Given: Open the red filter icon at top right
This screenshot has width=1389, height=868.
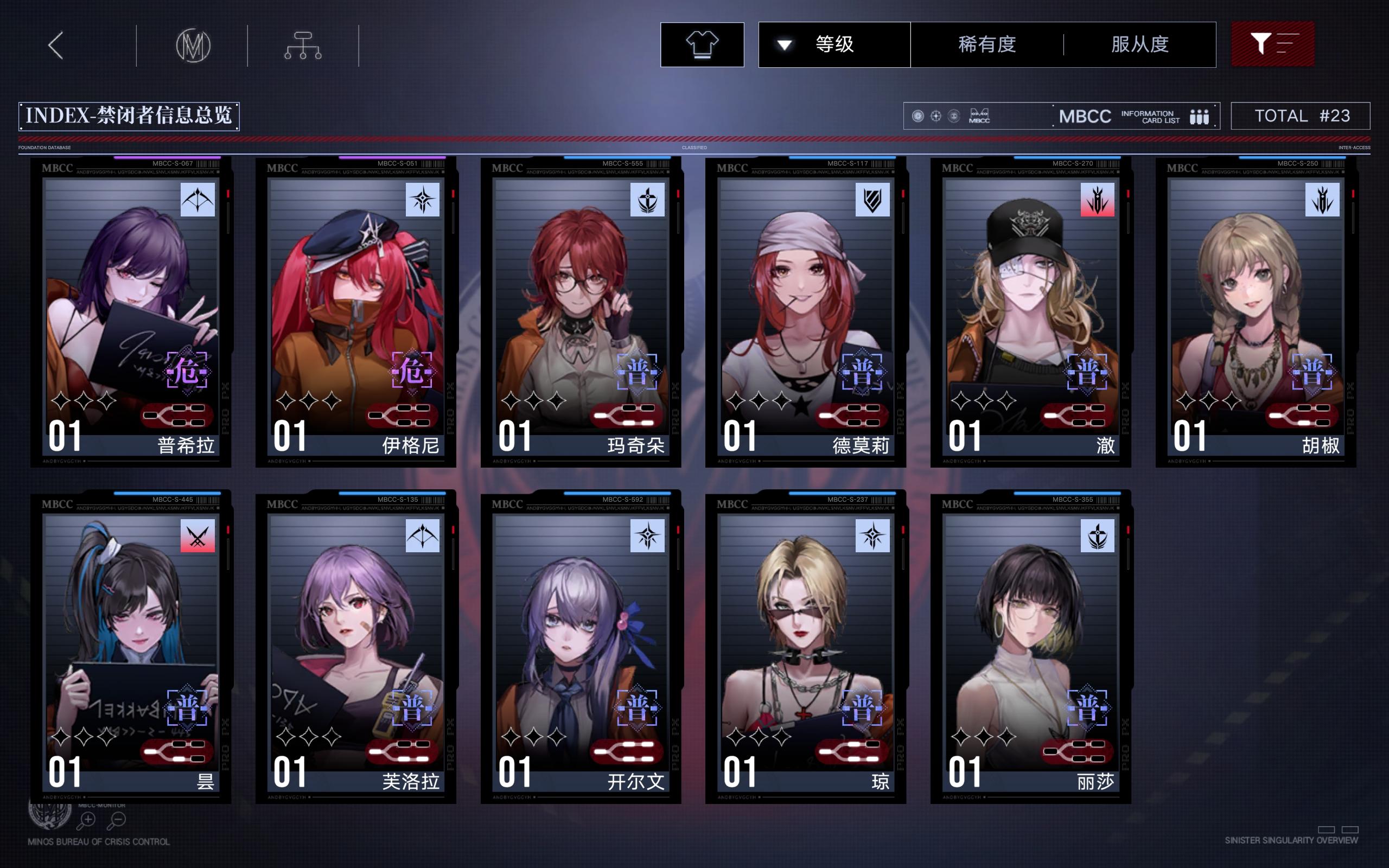Looking at the screenshot, I should coord(1273,43).
